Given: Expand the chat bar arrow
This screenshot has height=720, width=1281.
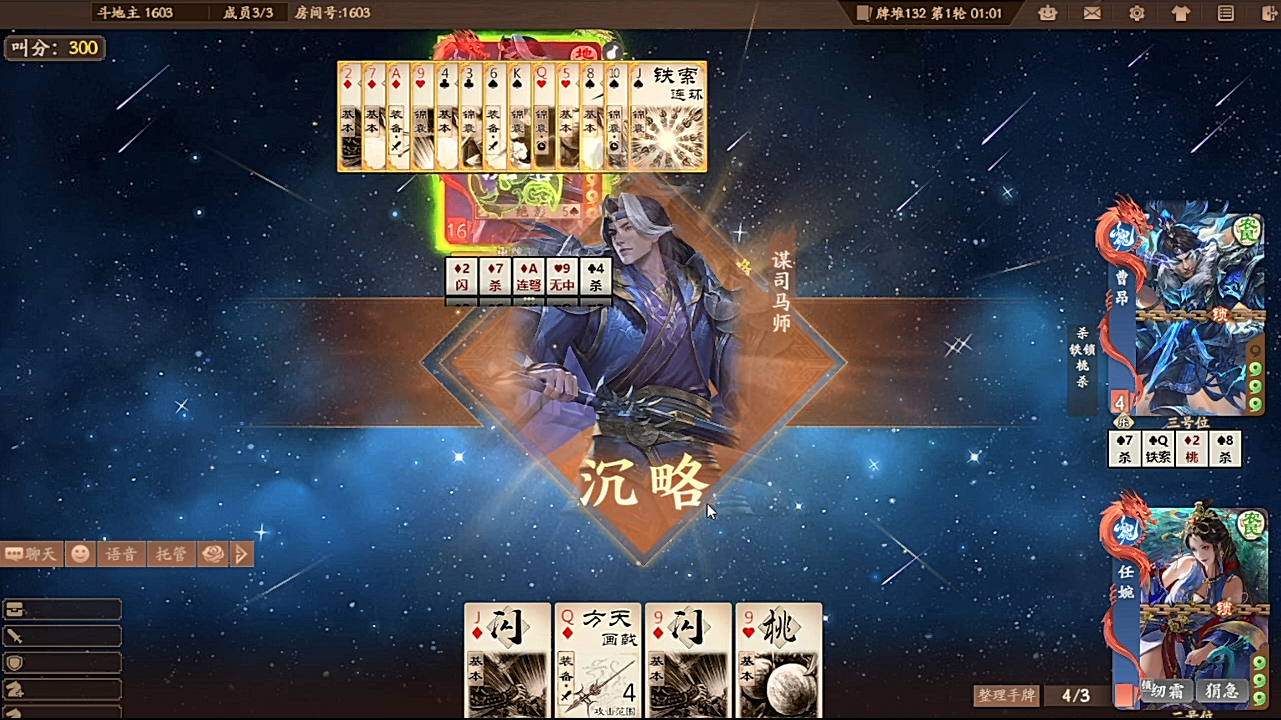Looking at the screenshot, I should (241, 554).
